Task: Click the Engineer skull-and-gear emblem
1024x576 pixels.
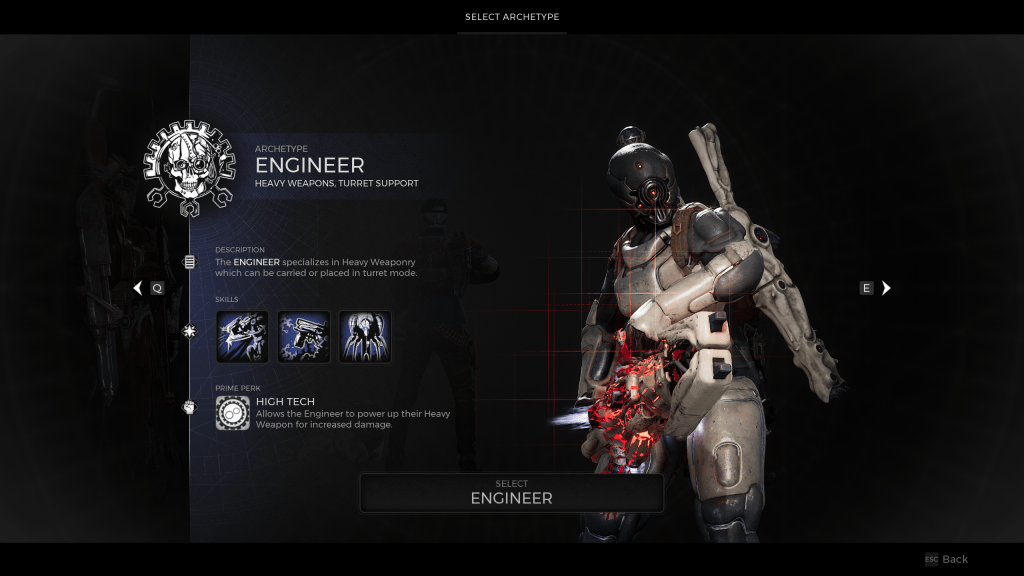Action: coord(188,169)
